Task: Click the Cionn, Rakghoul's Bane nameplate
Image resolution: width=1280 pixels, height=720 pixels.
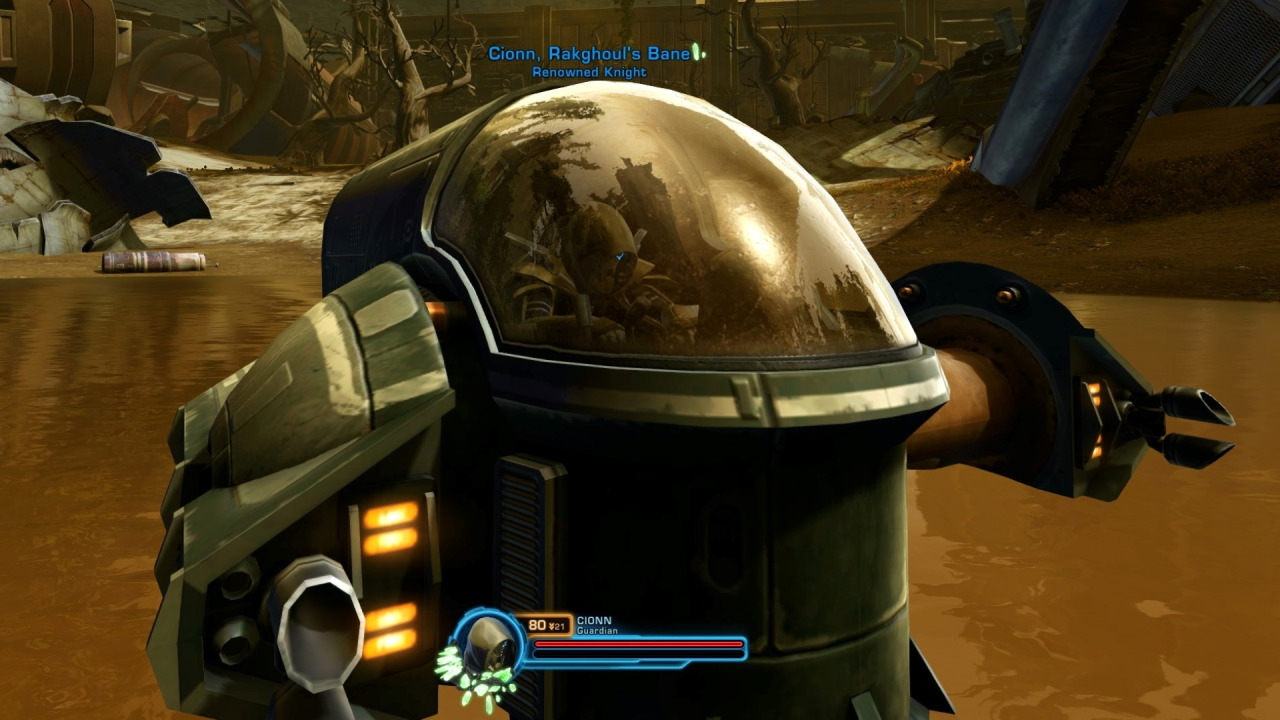Action: click(589, 53)
